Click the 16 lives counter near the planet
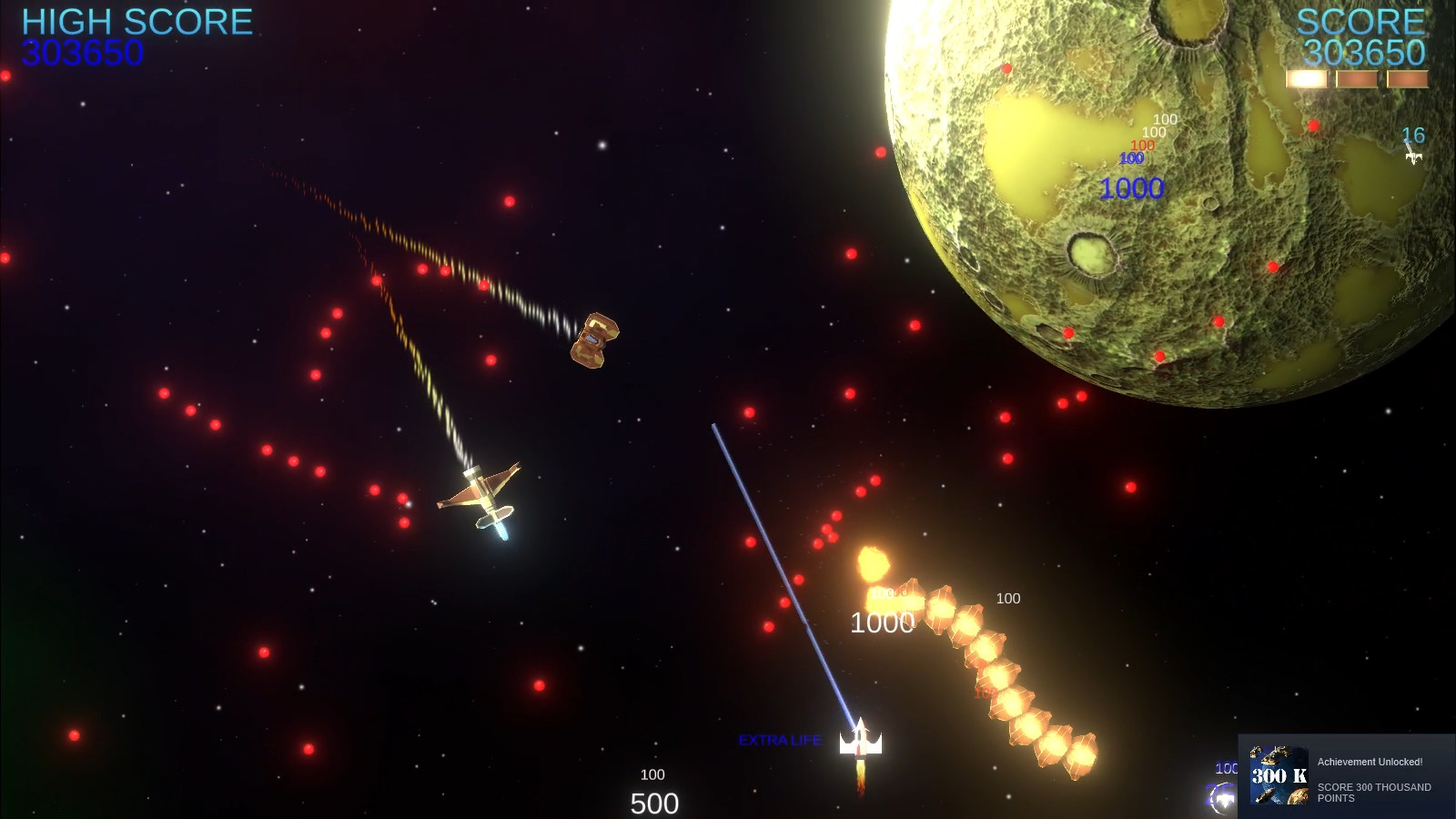This screenshot has height=819, width=1456. [1411, 134]
